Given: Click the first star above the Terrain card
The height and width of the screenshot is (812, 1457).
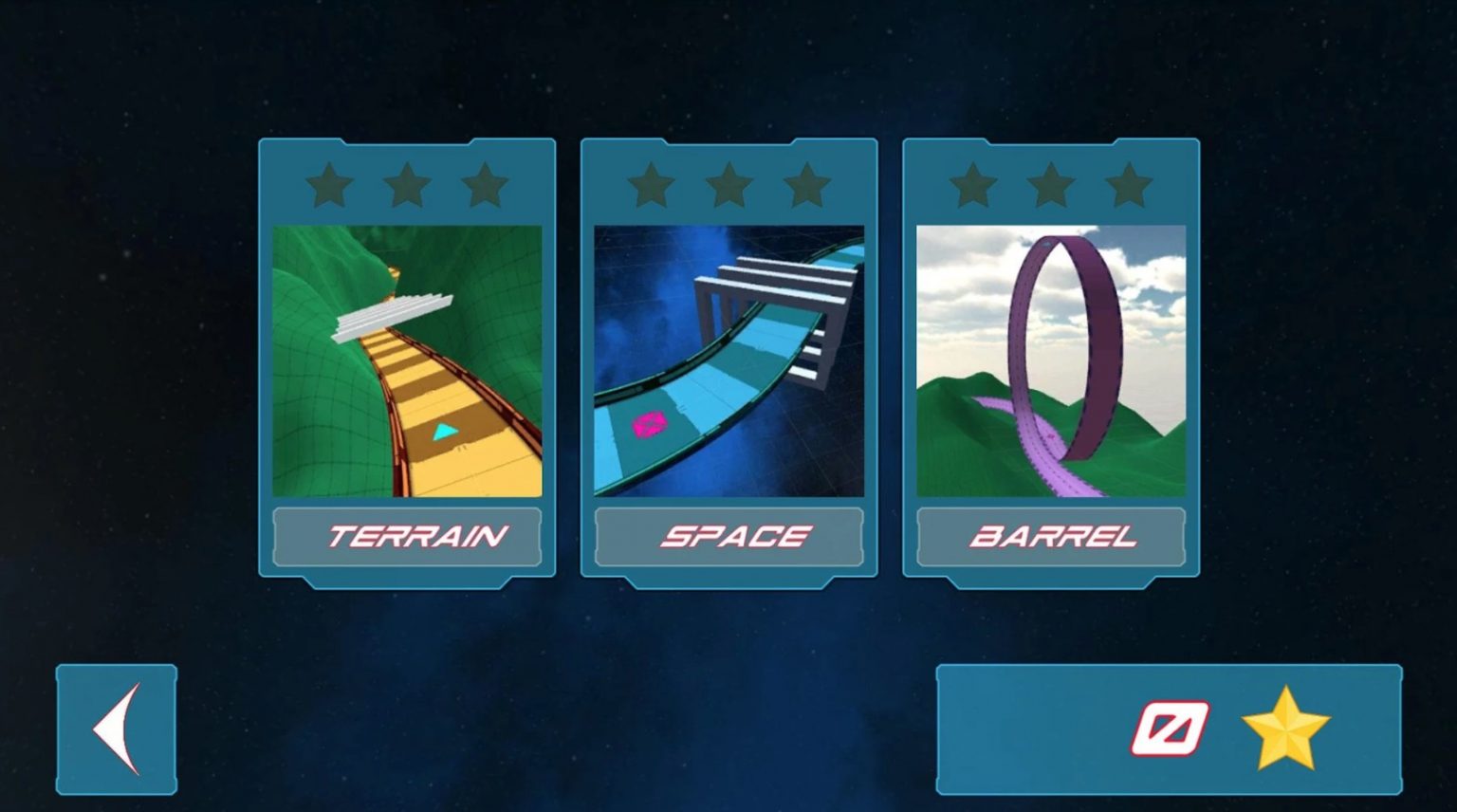Looking at the screenshot, I should pyautogui.click(x=327, y=186).
